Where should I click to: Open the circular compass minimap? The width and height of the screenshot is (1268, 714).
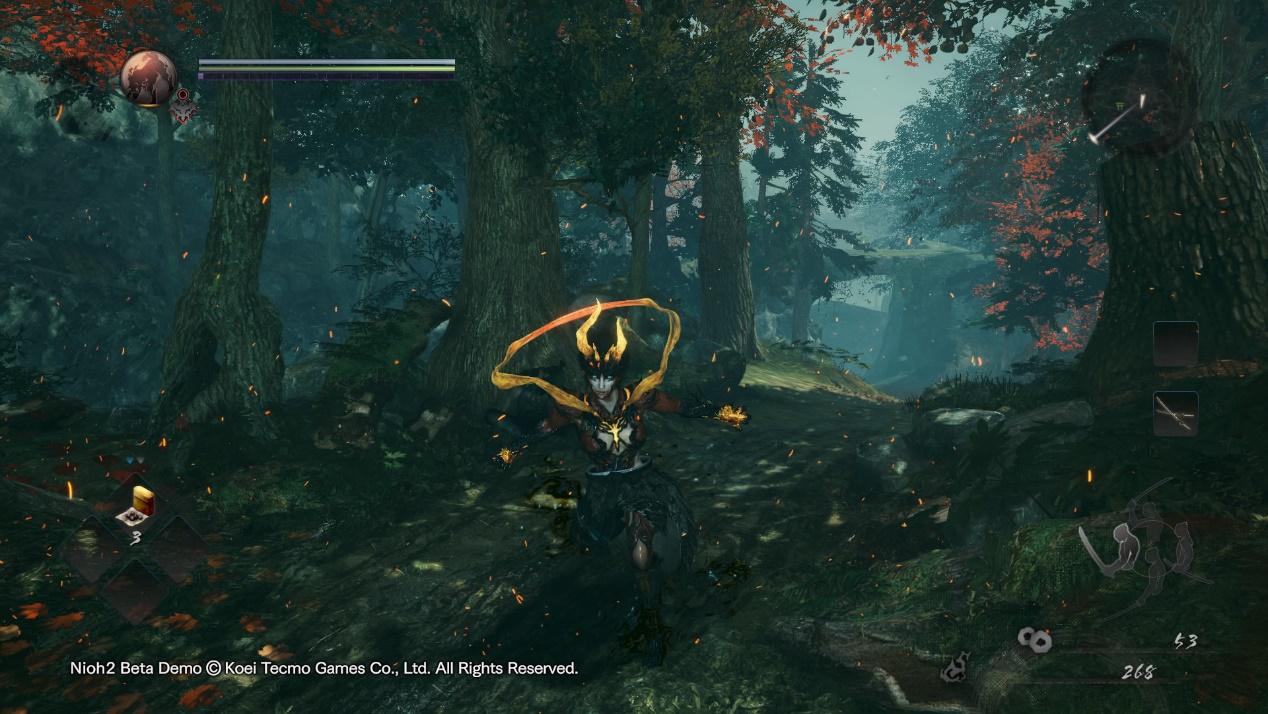coord(1139,97)
